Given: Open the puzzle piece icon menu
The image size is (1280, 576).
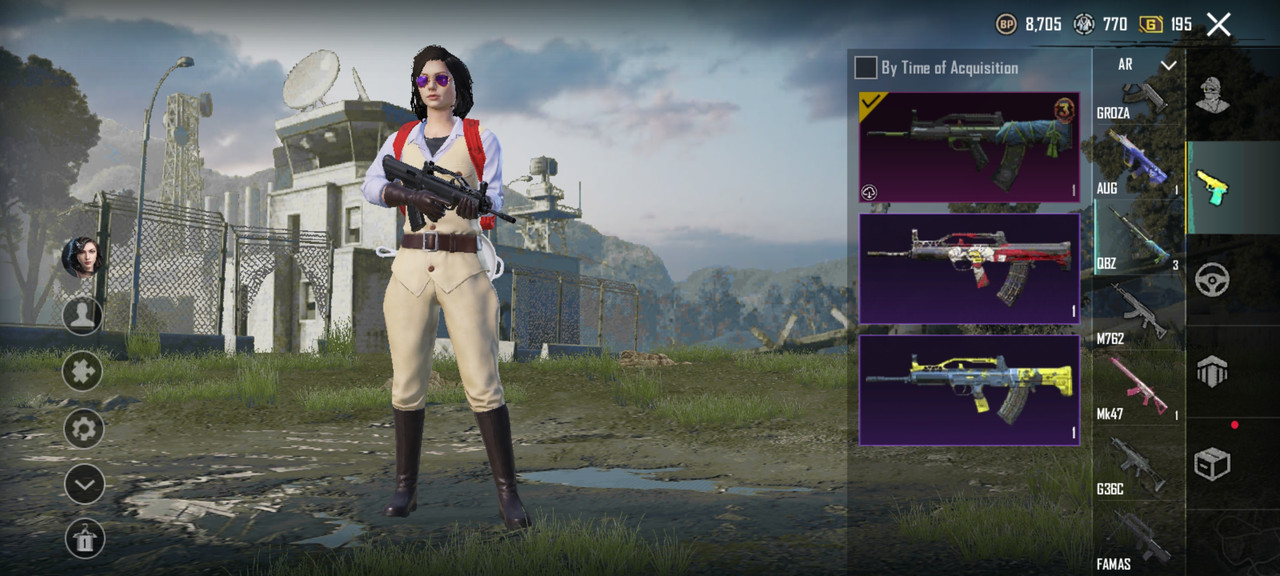Looking at the screenshot, I should click(x=83, y=371).
